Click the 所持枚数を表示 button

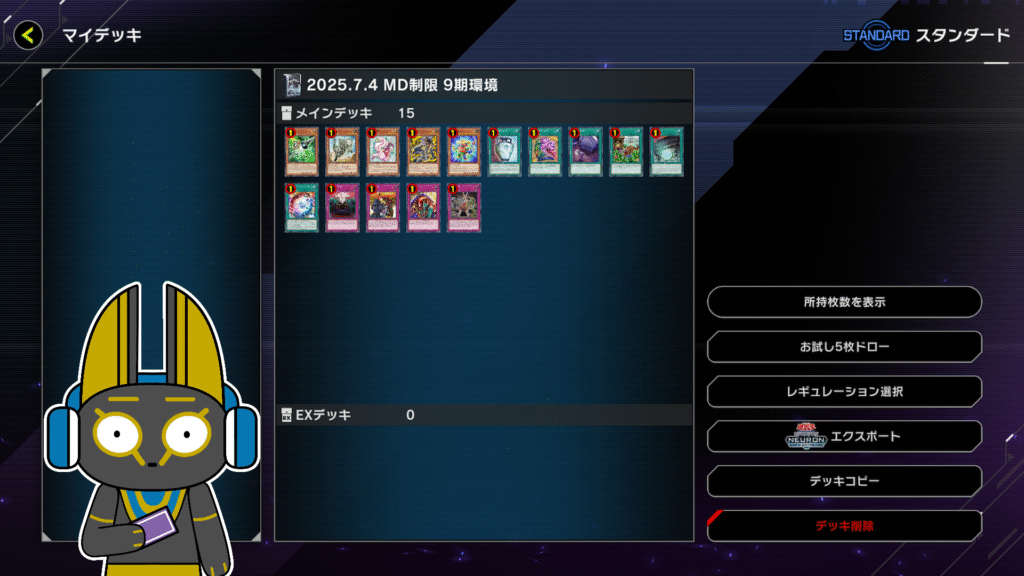(844, 302)
